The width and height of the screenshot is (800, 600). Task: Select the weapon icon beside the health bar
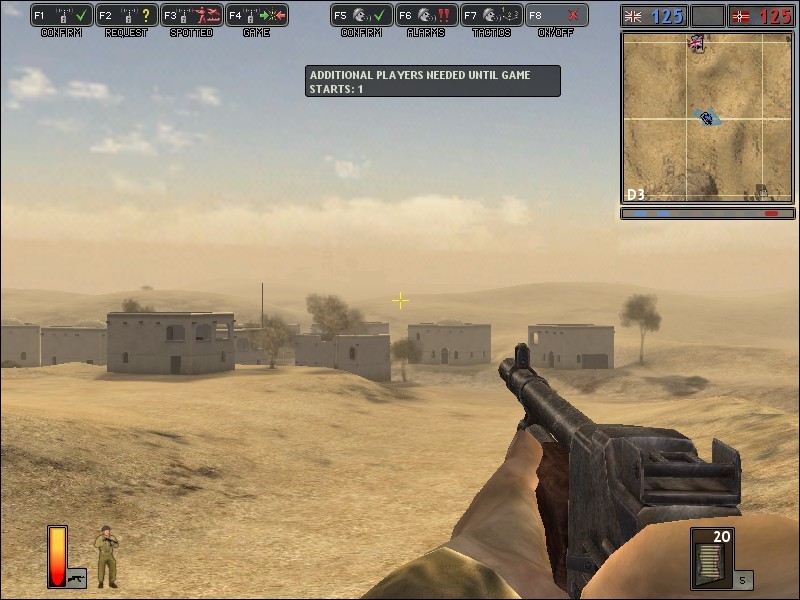[76, 578]
